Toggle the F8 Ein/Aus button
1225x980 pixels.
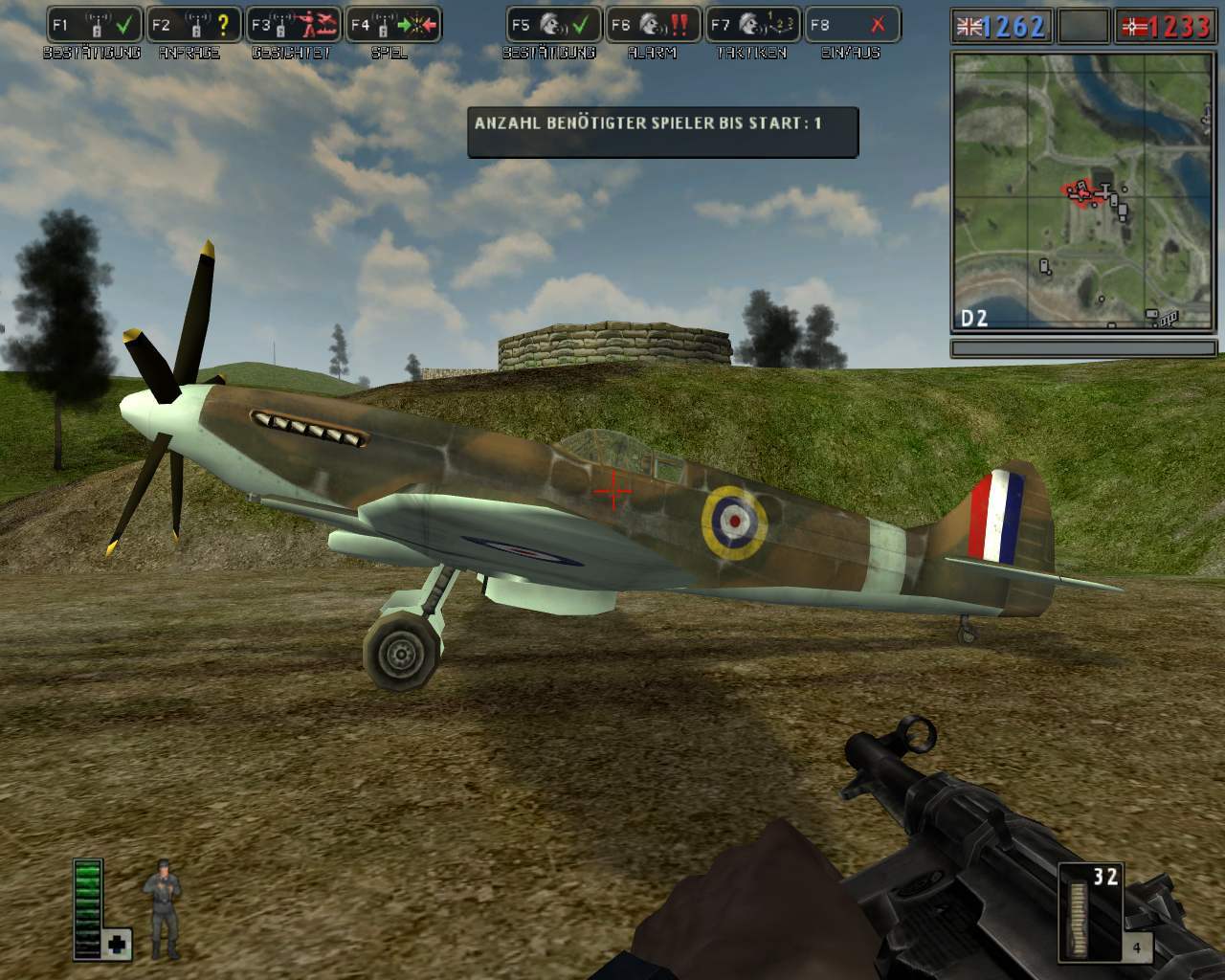852,25
